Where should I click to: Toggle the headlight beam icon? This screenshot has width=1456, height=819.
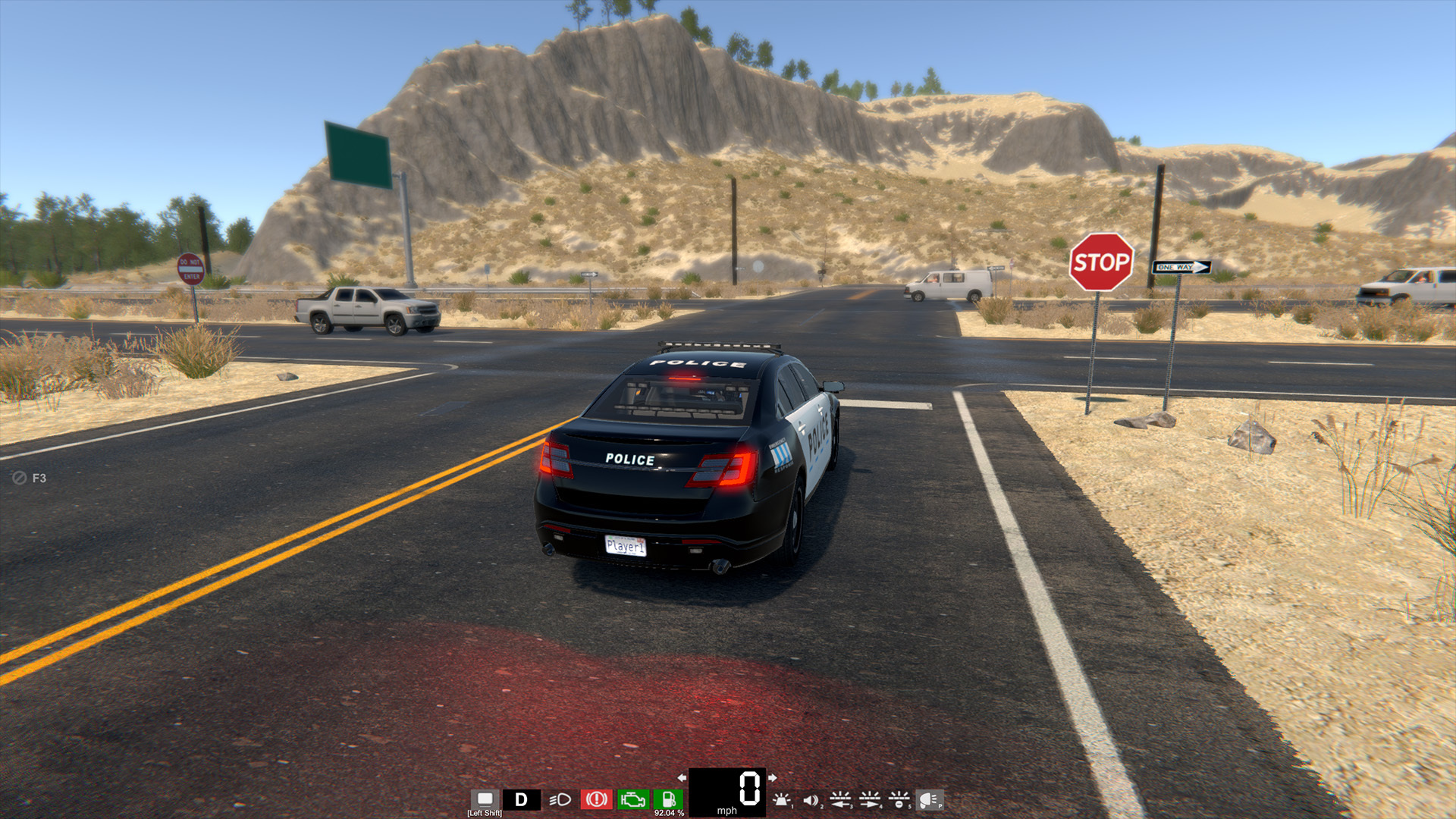[560, 799]
